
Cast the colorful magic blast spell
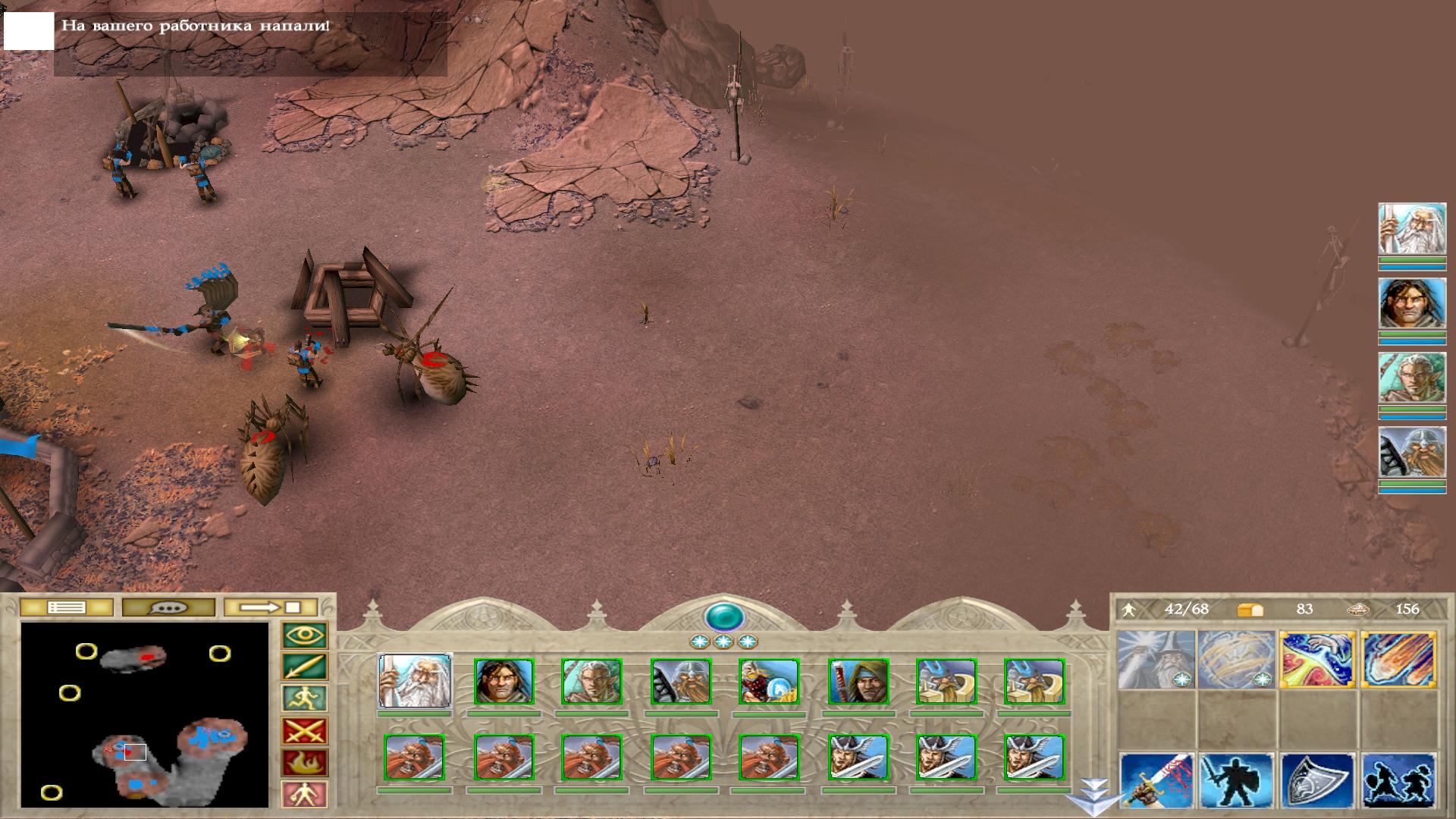1317,660
